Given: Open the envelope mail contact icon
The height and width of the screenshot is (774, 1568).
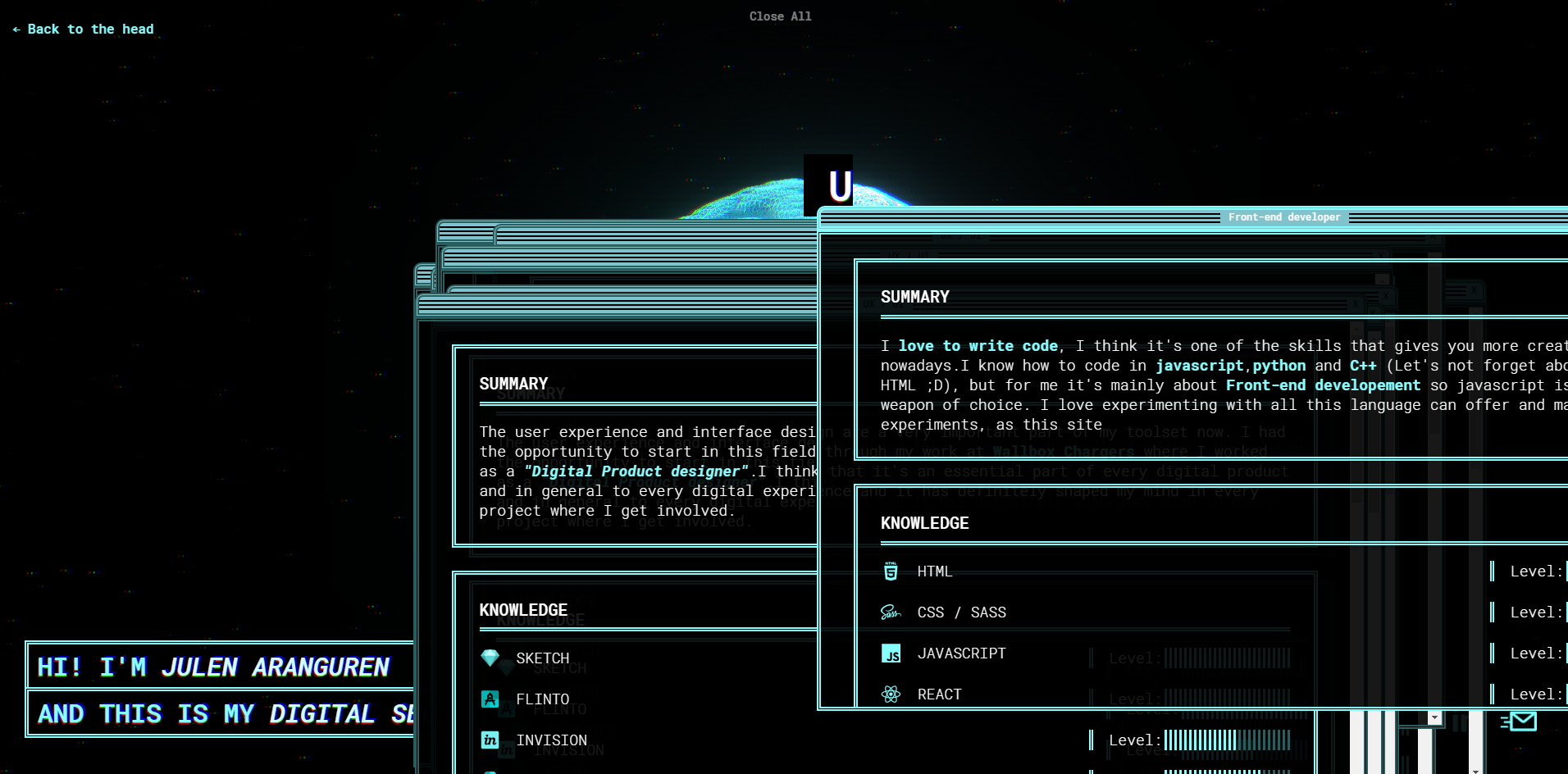Looking at the screenshot, I should point(1521,722).
